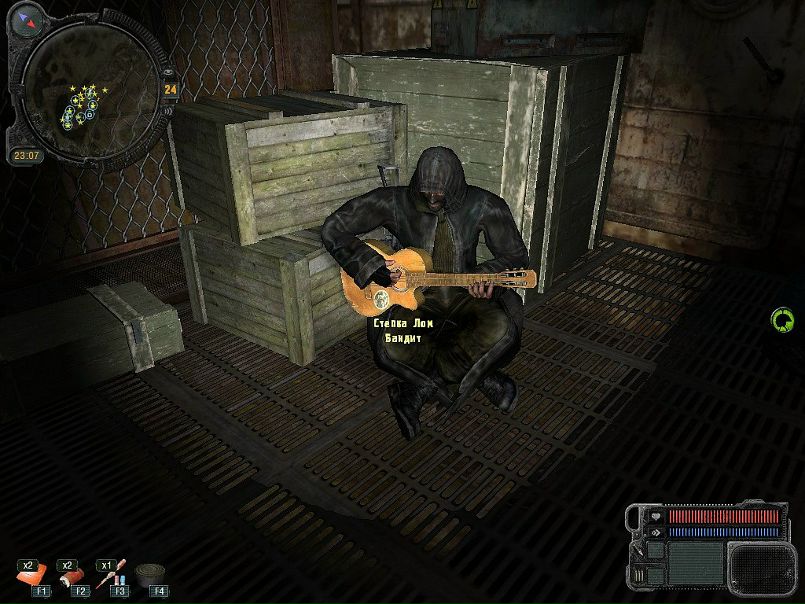Click the circular minimap
The width and height of the screenshot is (805, 604).
88,90
